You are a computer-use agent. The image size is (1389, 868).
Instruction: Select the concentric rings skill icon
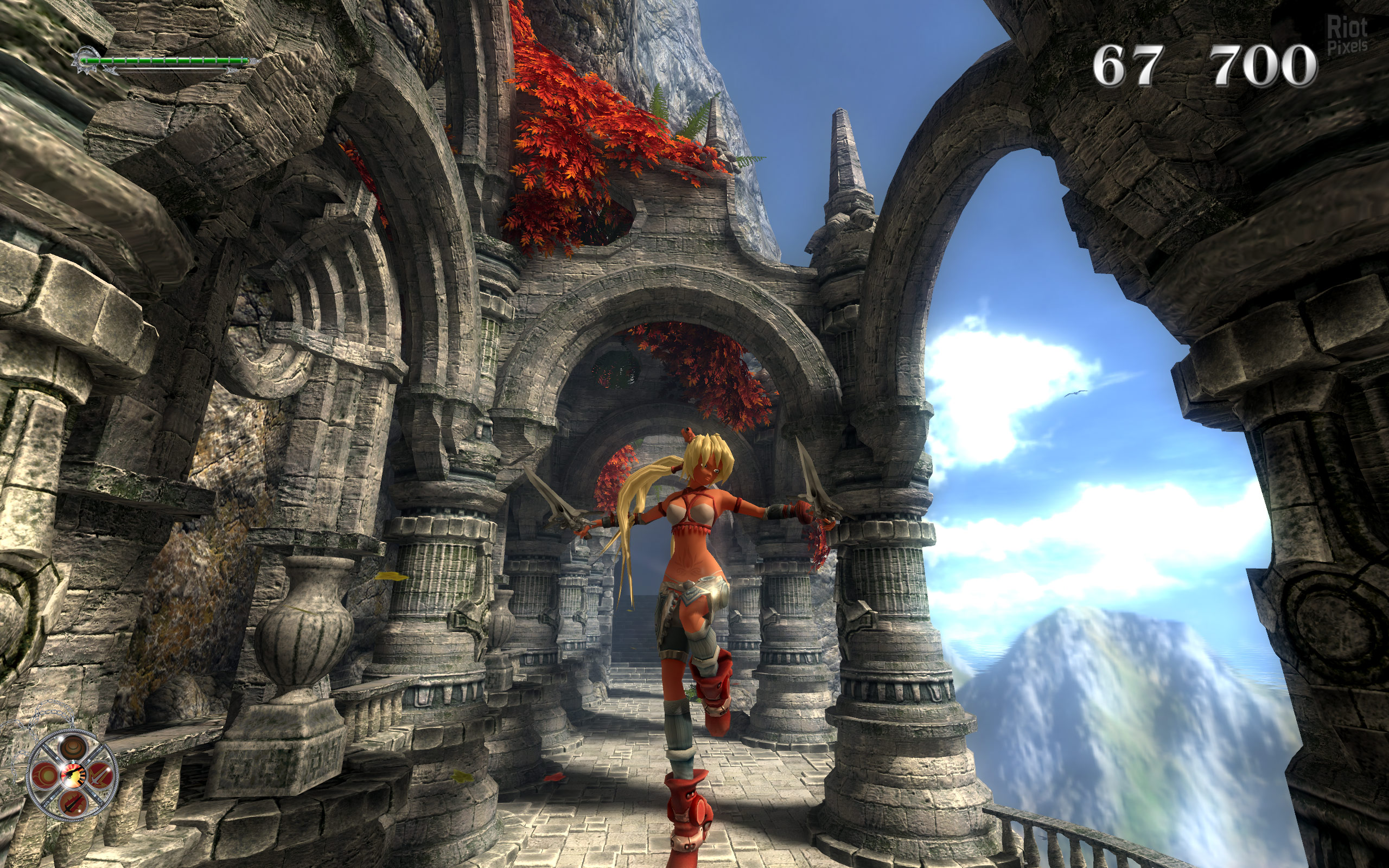(73, 748)
